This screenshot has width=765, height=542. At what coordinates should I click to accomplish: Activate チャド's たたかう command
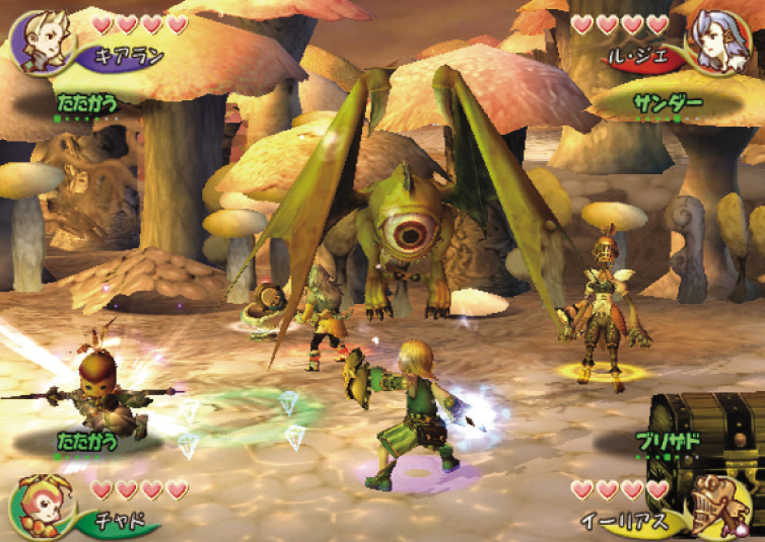[x=86, y=440]
